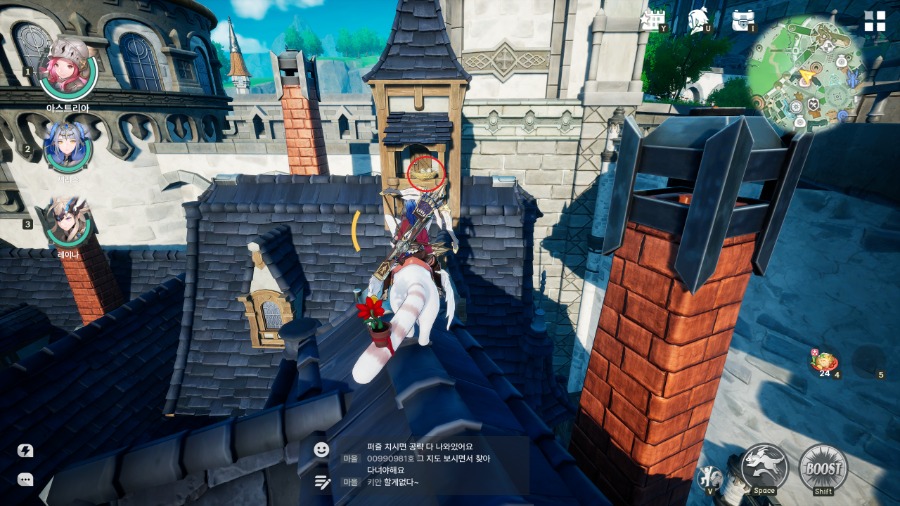Click the chat write message icon
Screen dimensions: 900x506
tap(321, 481)
